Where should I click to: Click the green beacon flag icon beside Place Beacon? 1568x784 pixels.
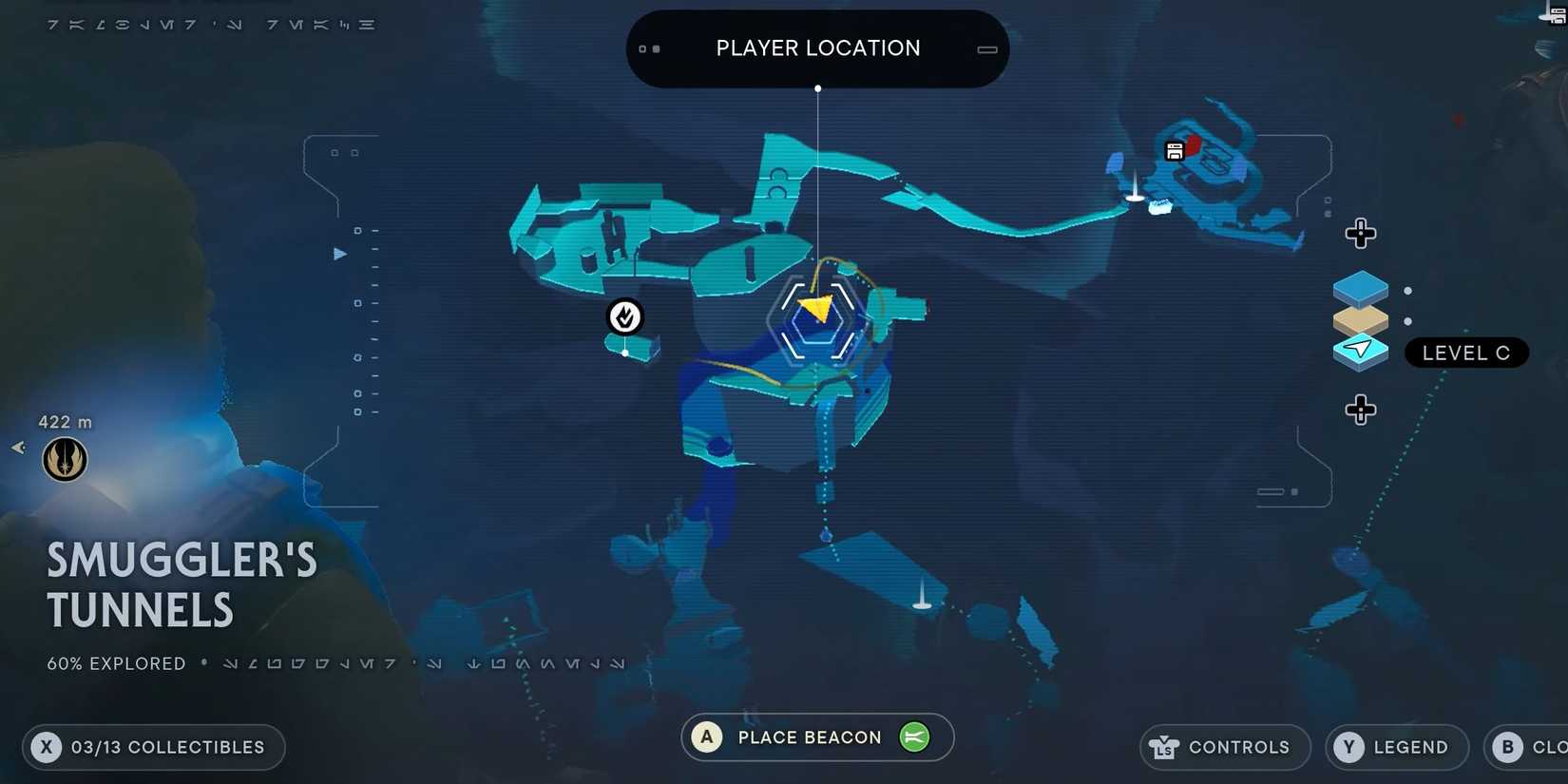[x=913, y=736]
